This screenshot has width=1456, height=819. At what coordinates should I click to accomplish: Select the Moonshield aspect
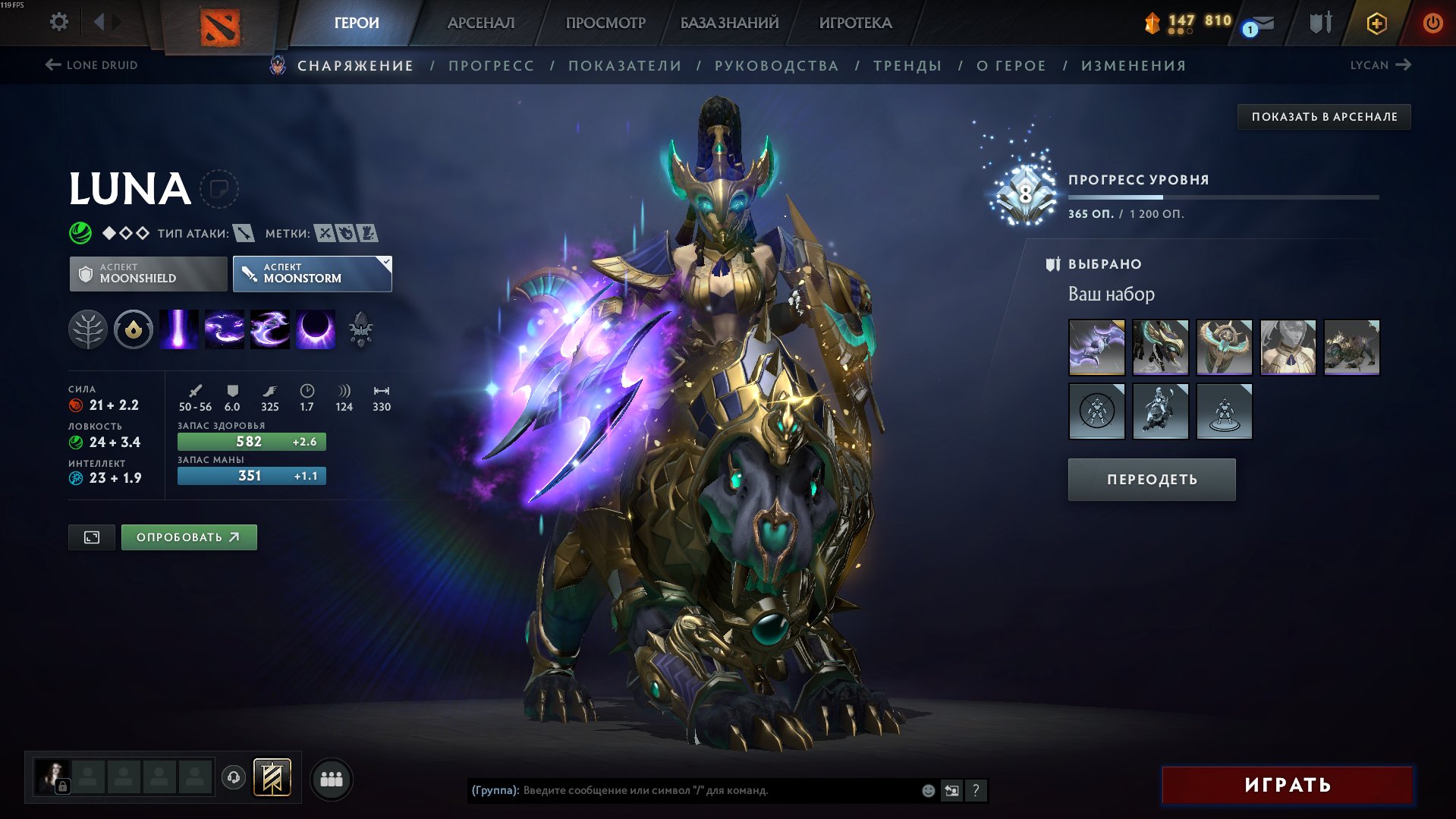148,273
